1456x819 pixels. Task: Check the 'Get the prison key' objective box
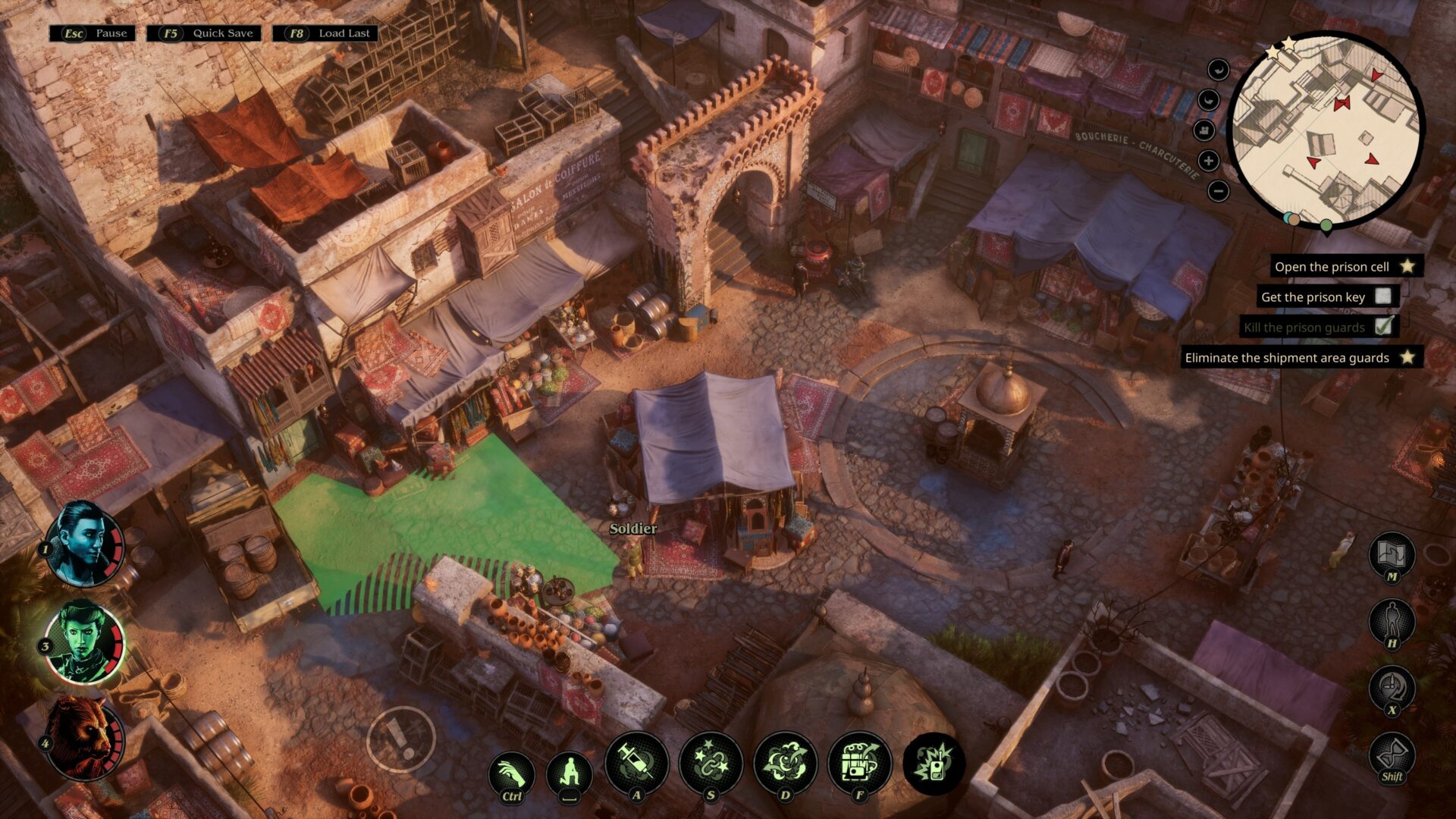[x=1384, y=297]
